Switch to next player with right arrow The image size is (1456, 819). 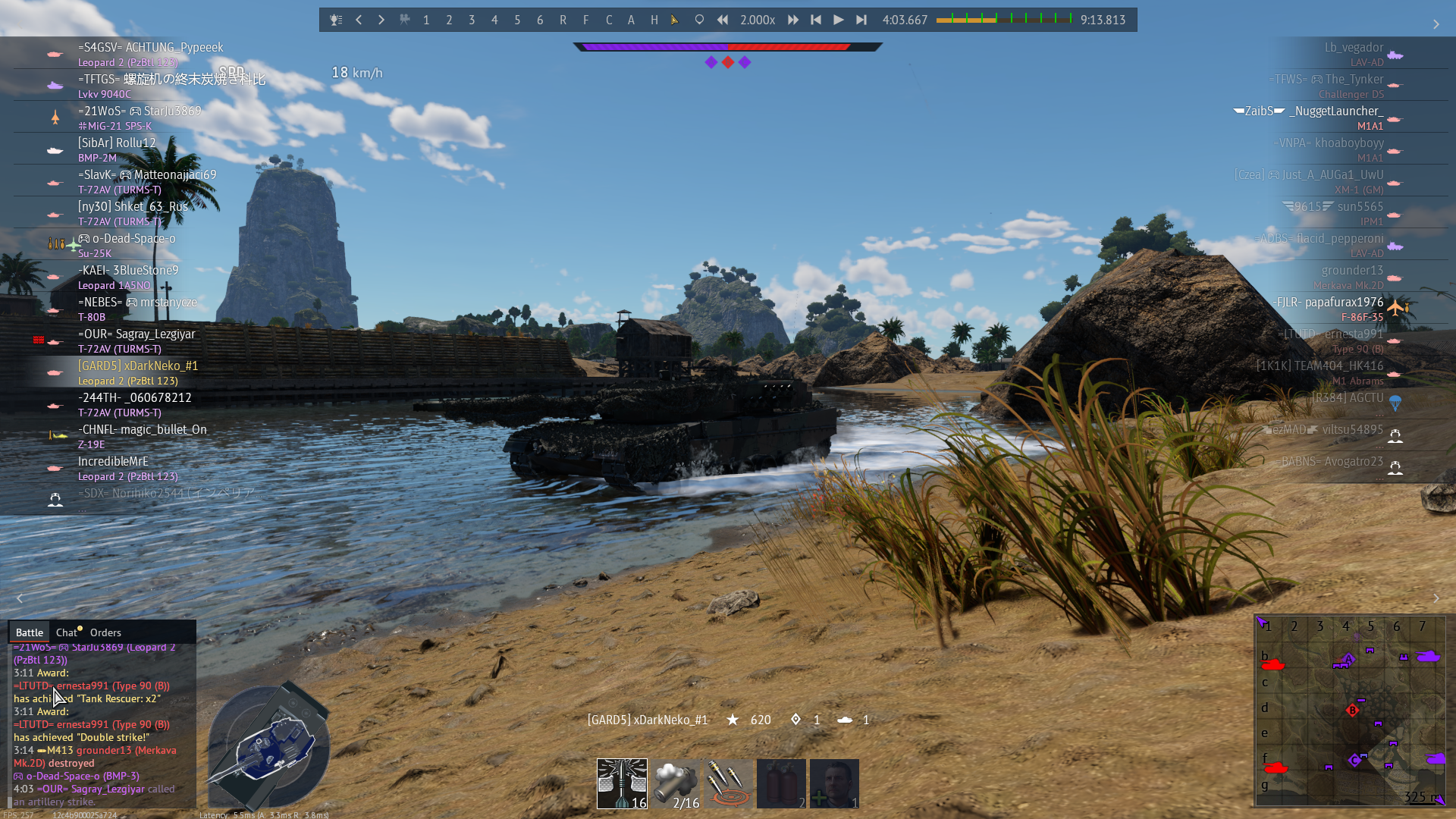(x=381, y=20)
